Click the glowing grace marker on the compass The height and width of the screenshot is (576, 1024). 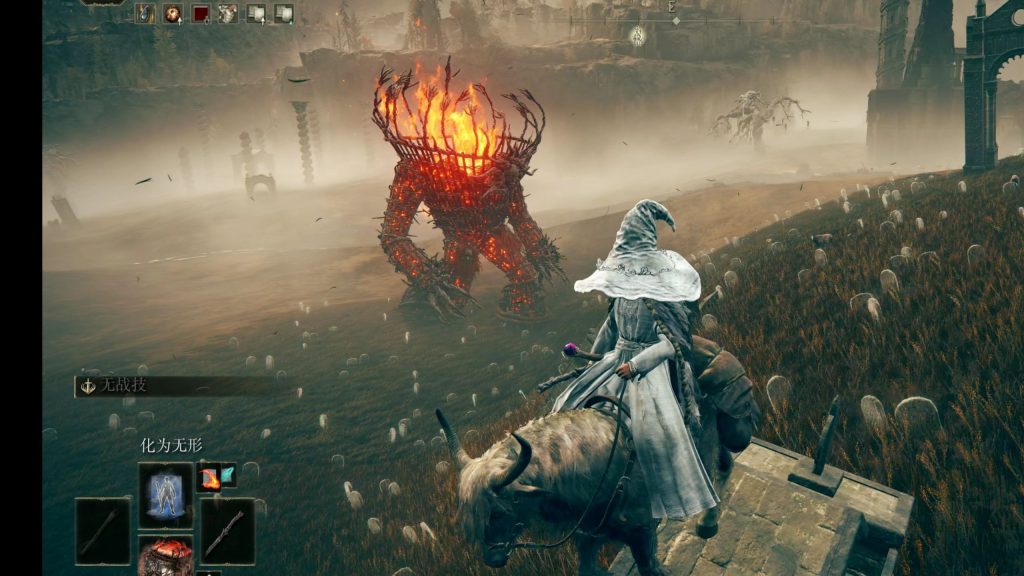click(x=637, y=36)
